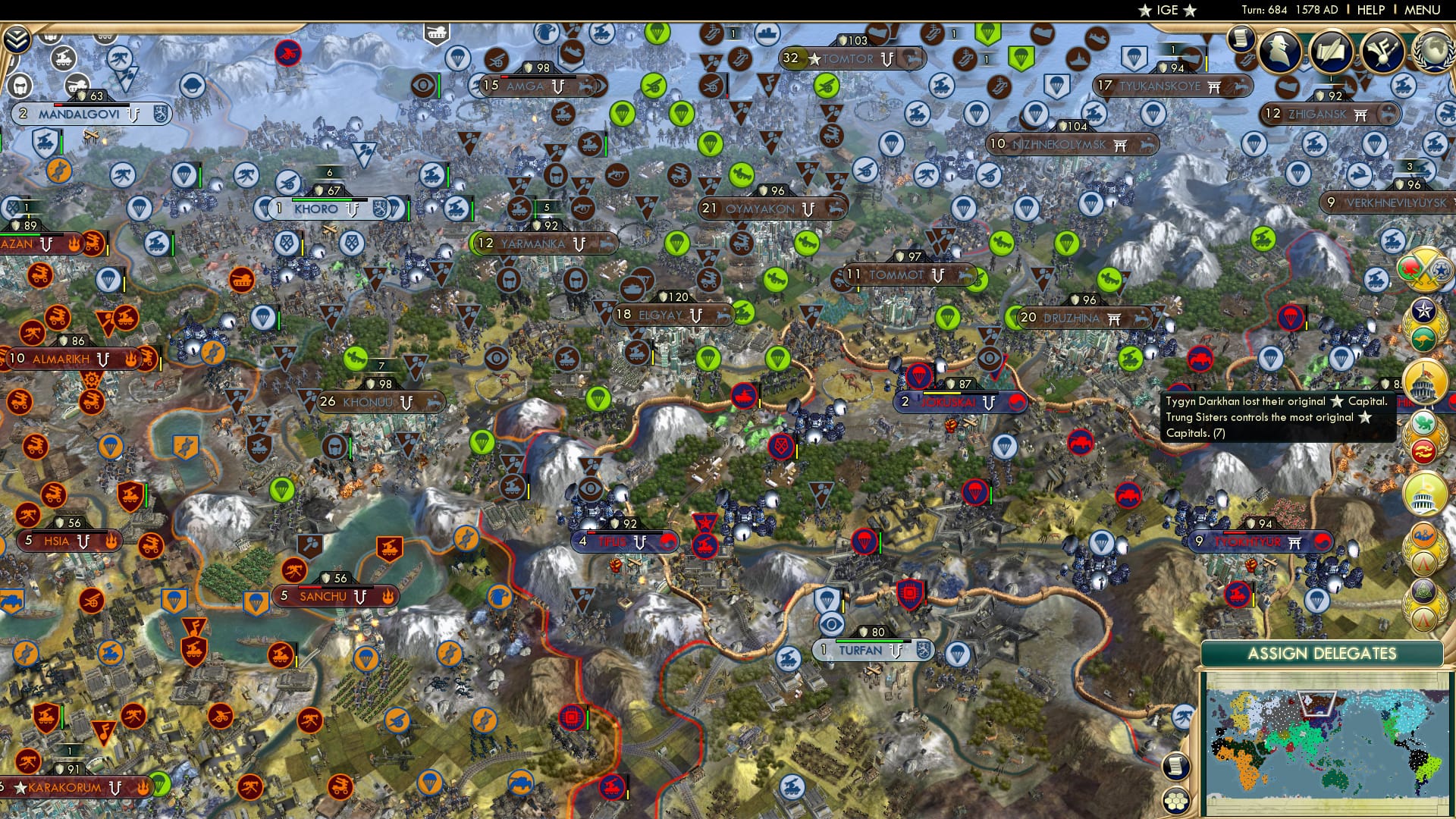Click the kangaroo city-state notification icon
Viewport: 1456px width, 819px height.
(x=1424, y=340)
